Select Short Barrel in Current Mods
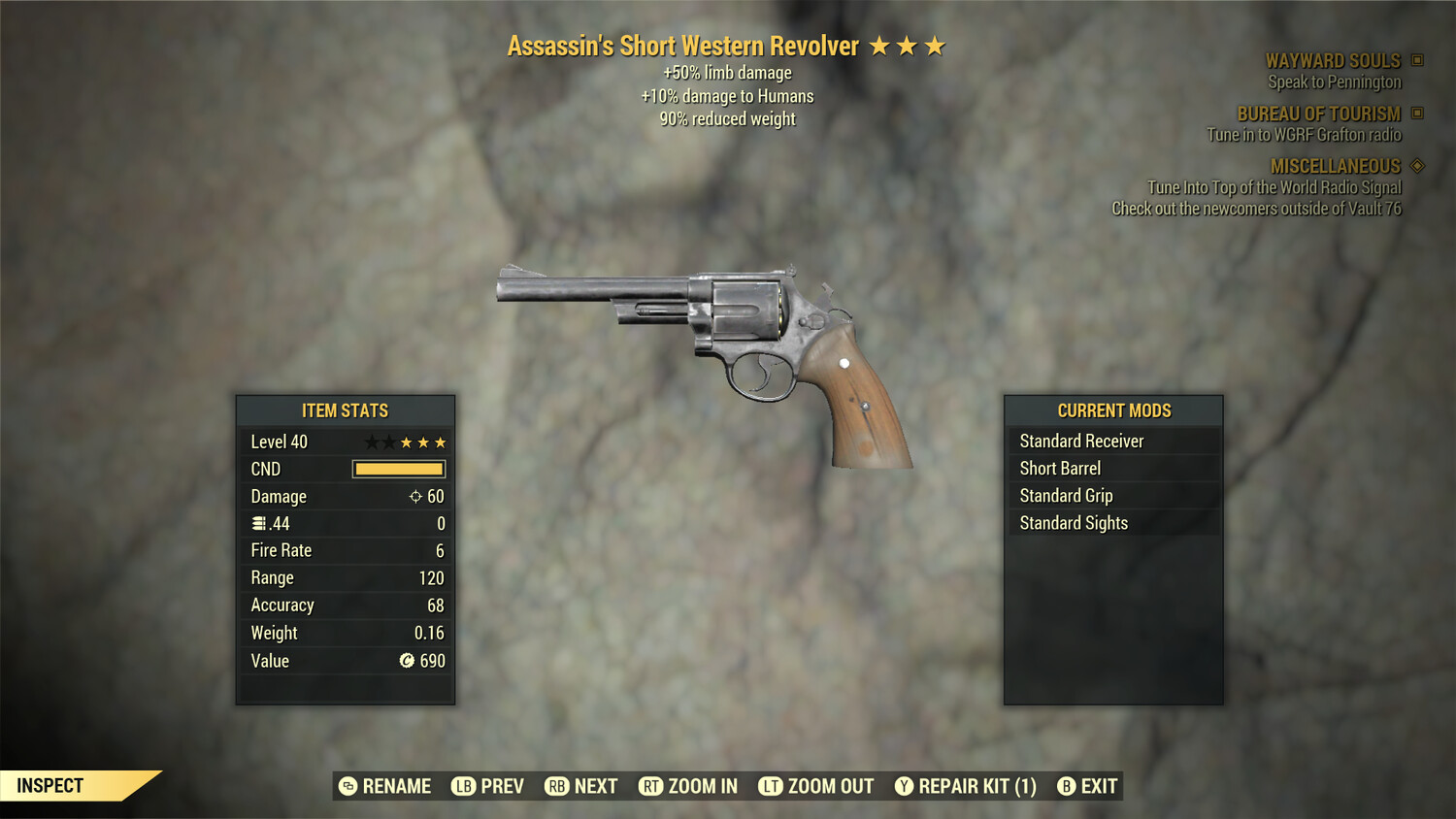The width and height of the screenshot is (1456, 819). 1059,468
